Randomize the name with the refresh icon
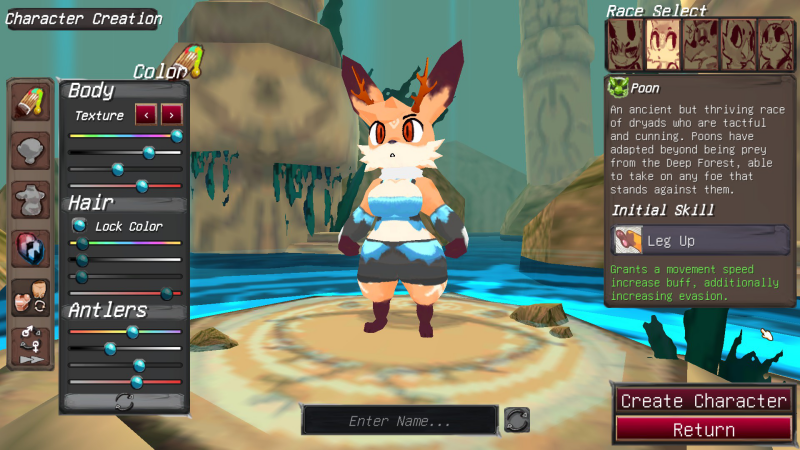This screenshot has height=450, width=800. pos(516,420)
